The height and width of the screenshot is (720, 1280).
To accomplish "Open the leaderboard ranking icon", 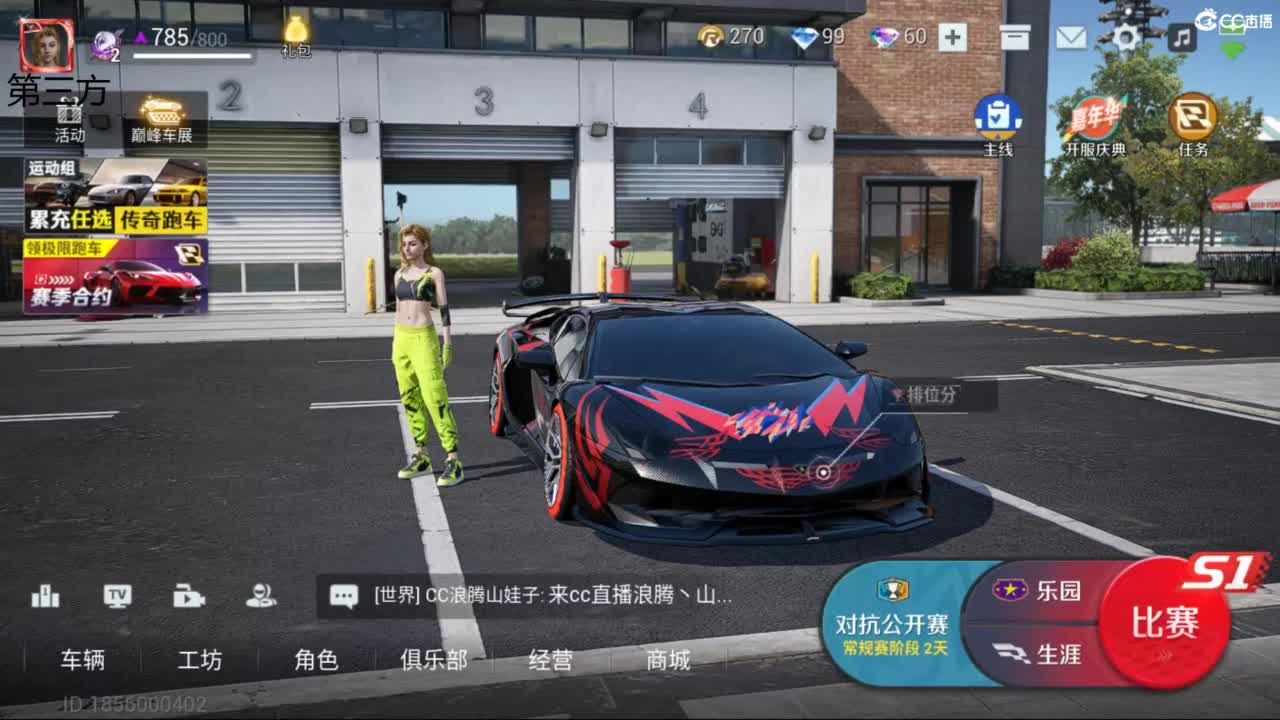I will (x=44, y=596).
